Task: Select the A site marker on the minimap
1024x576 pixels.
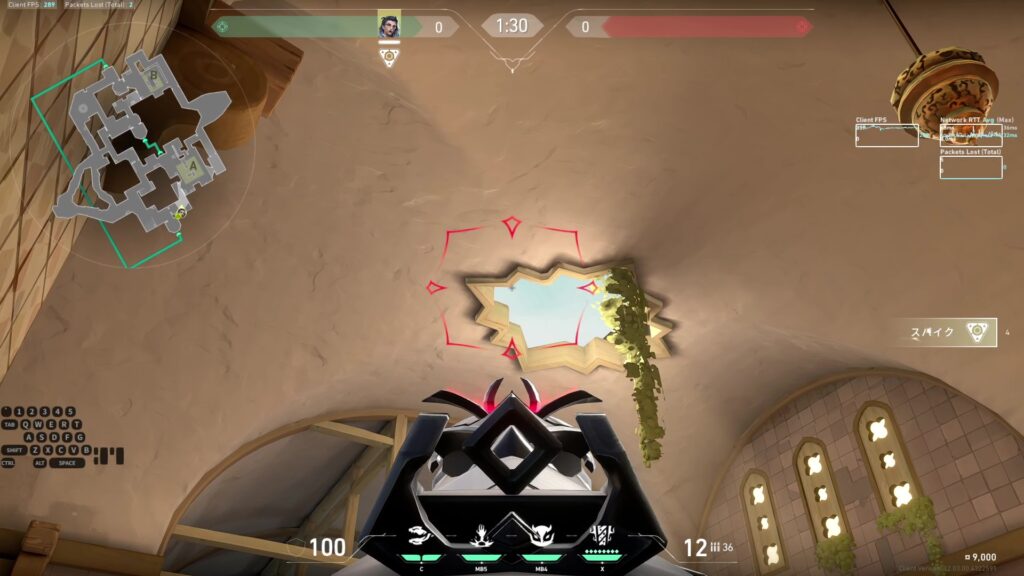Action: tap(191, 168)
